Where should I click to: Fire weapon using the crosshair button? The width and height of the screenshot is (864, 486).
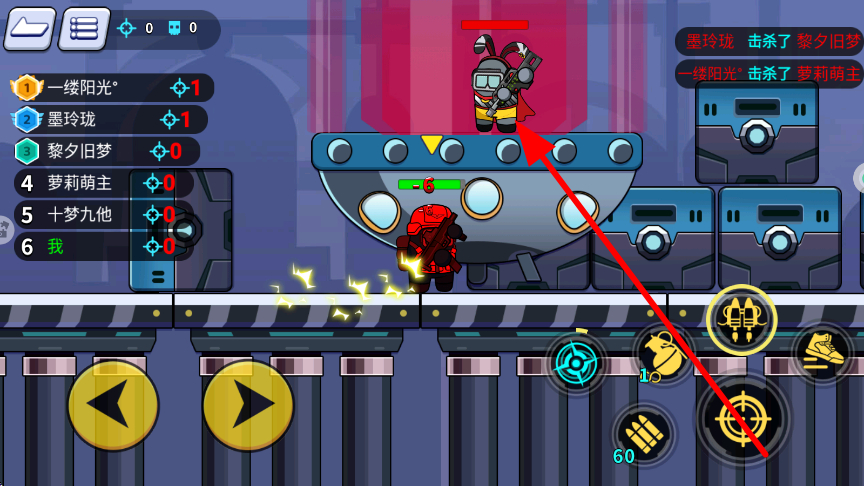(744, 419)
